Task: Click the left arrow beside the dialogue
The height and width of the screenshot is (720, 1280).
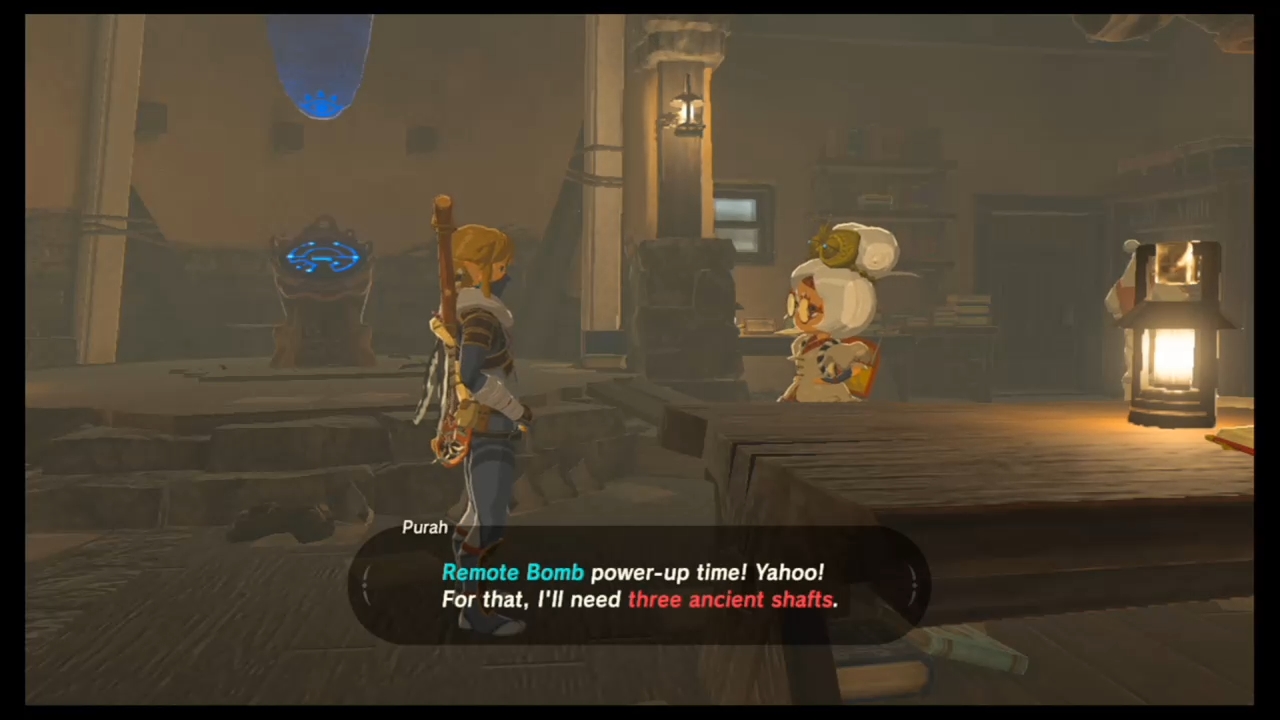Action: (x=366, y=587)
